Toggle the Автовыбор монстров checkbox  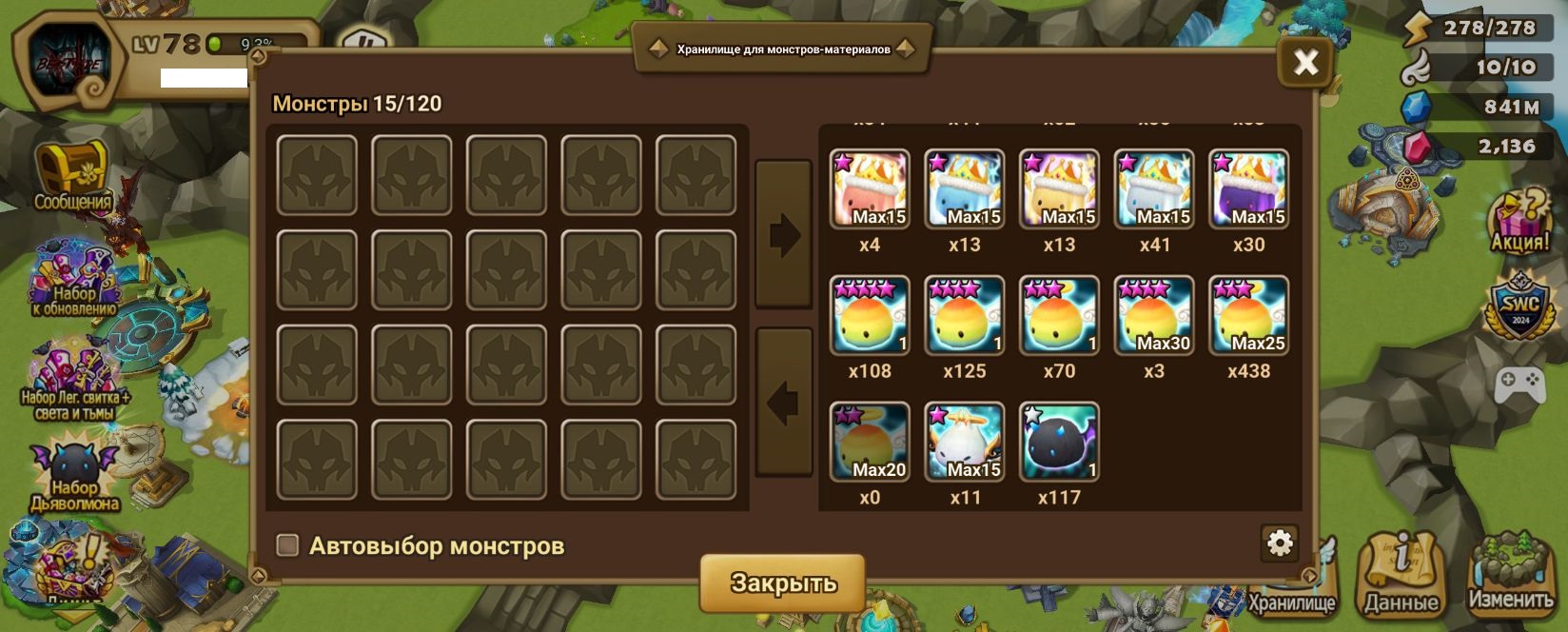[x=287, y=545]
